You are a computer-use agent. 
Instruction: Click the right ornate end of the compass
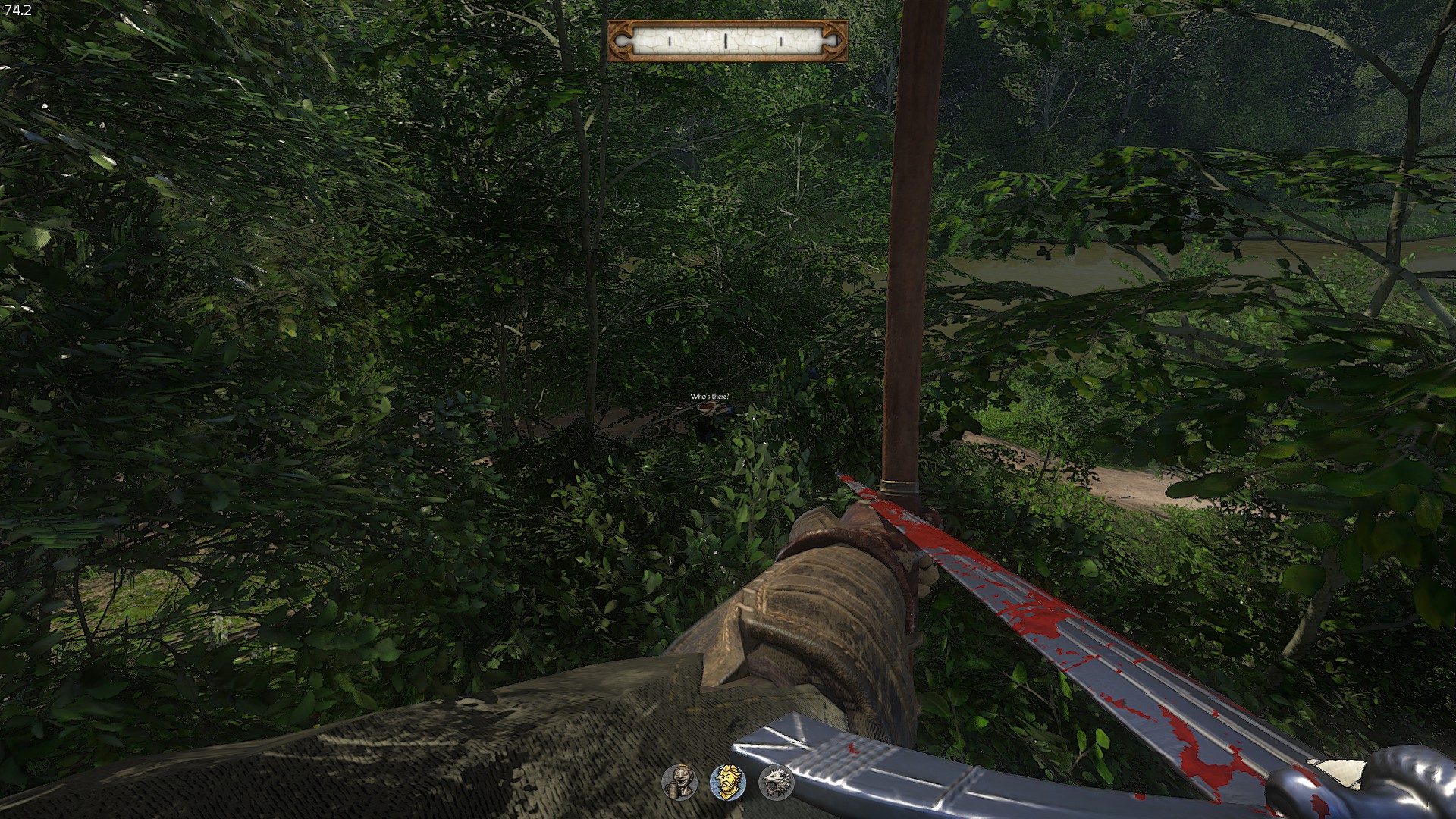(x=833, y=42)
